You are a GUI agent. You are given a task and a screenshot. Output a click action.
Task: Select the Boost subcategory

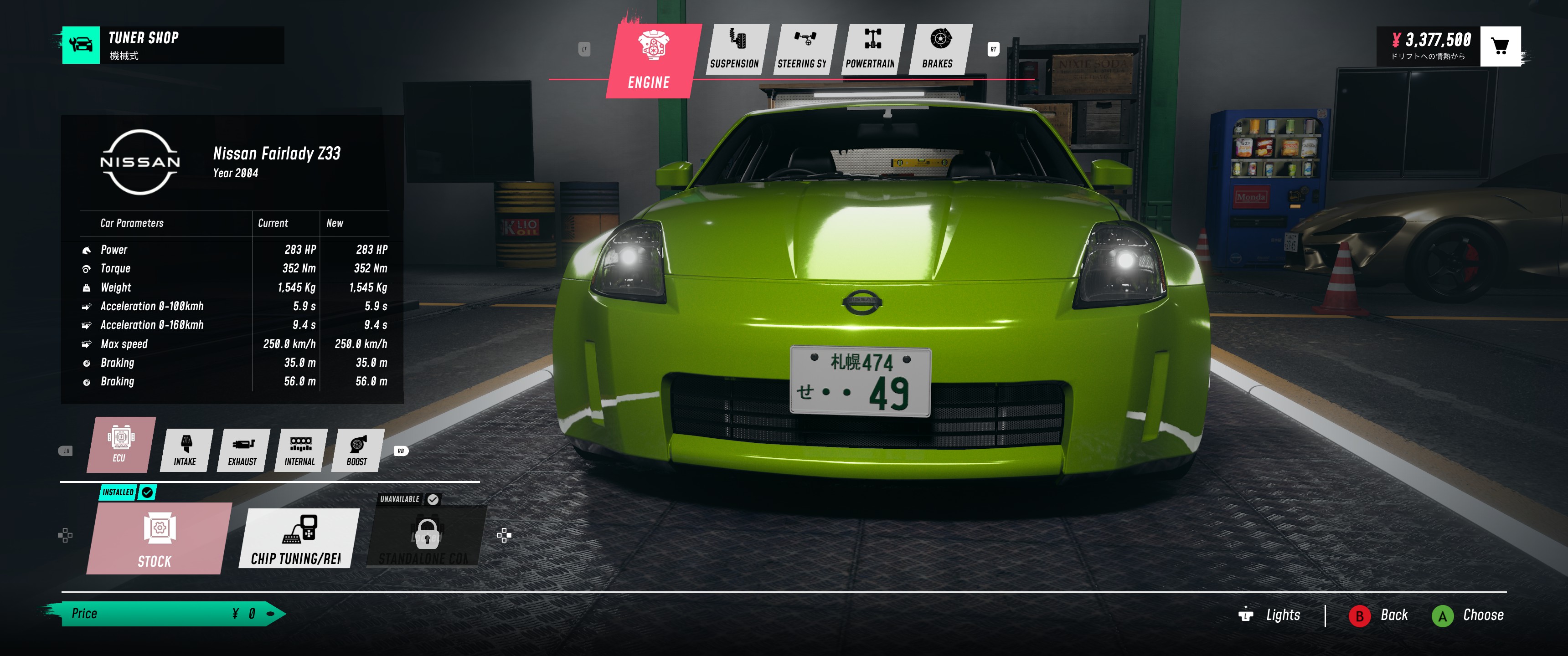(x=357, y=450)
